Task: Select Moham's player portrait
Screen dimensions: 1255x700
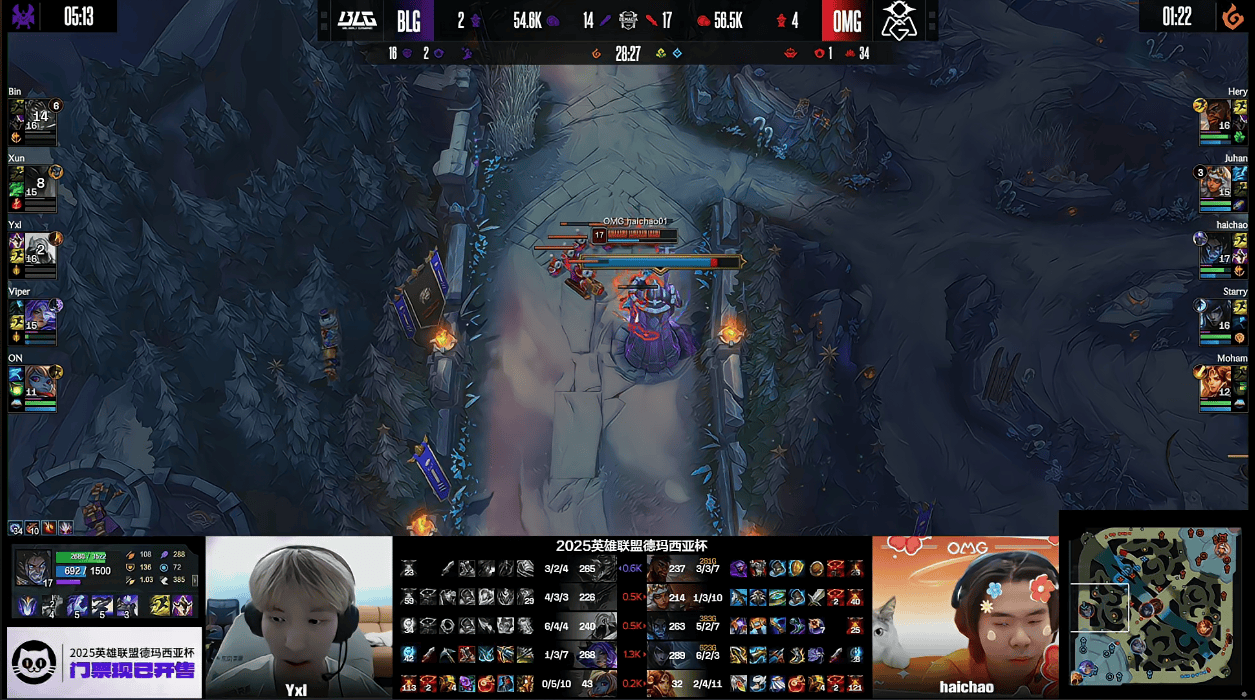Action: tap(1216, 381)
